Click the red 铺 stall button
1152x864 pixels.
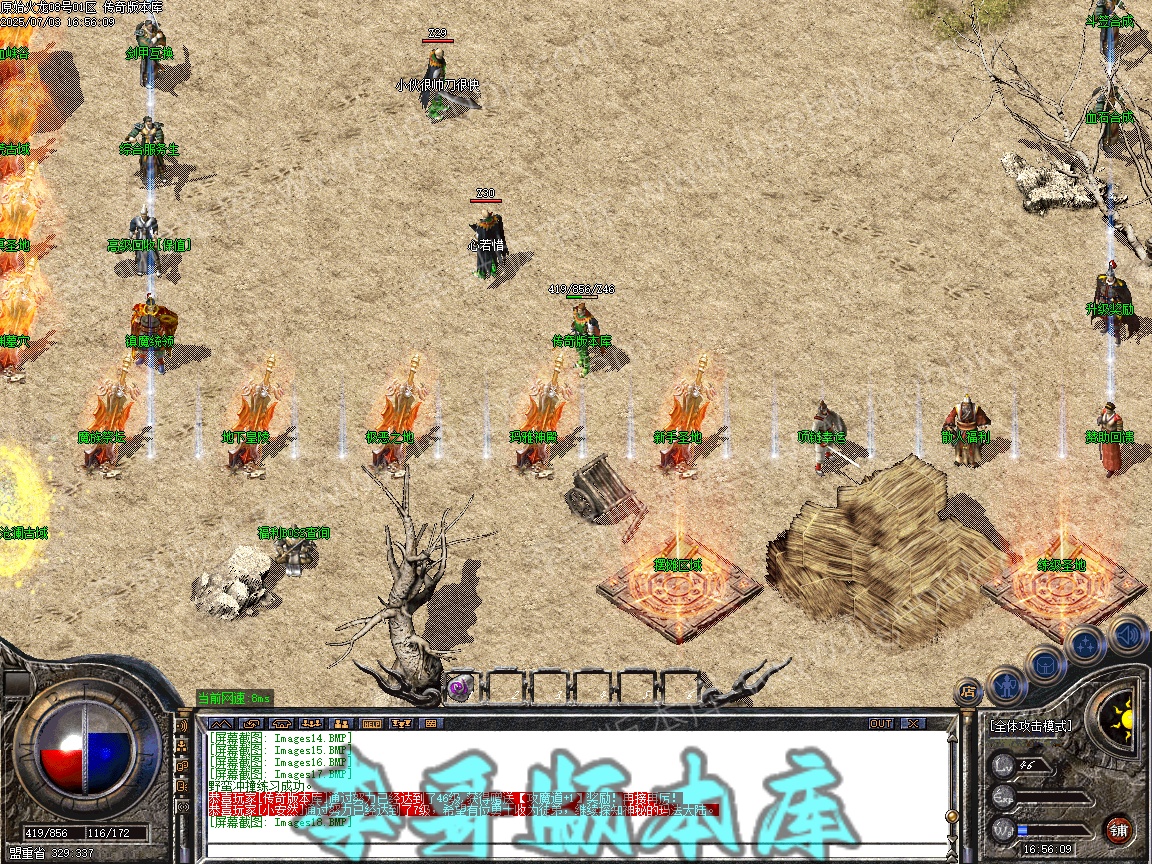pos(1119,829)
